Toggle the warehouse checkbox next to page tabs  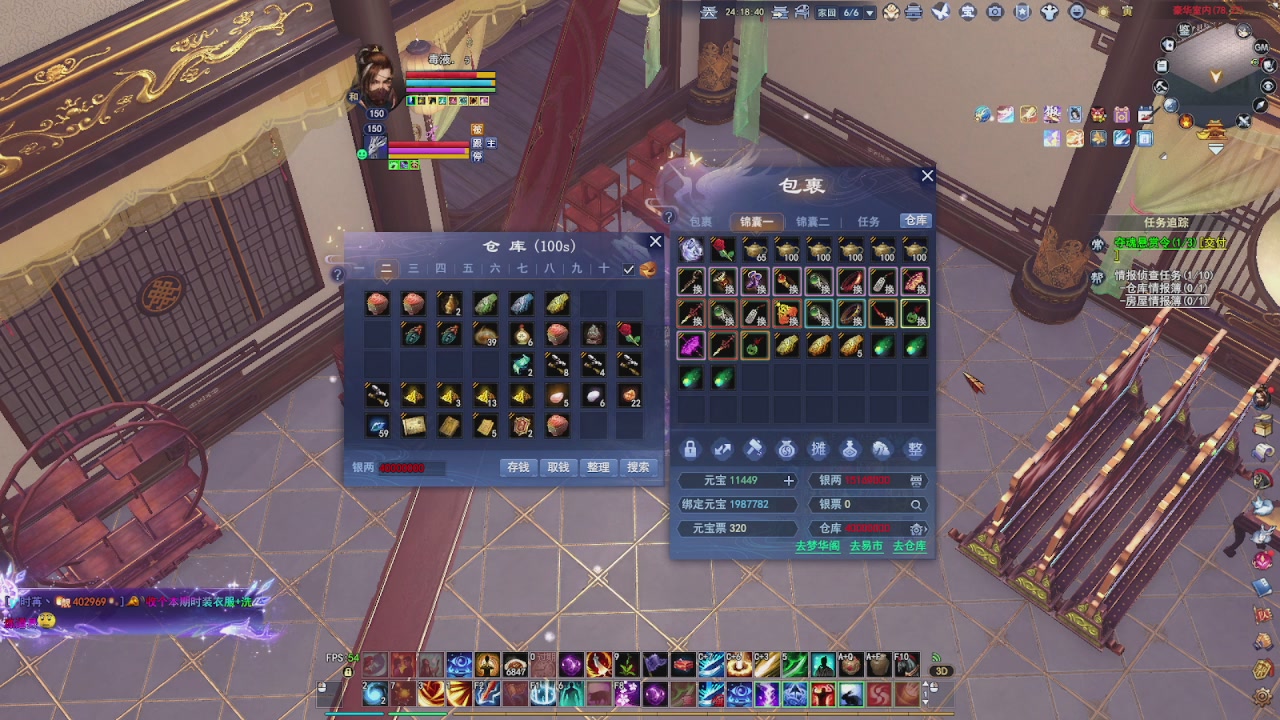click(x=629, y=269)
